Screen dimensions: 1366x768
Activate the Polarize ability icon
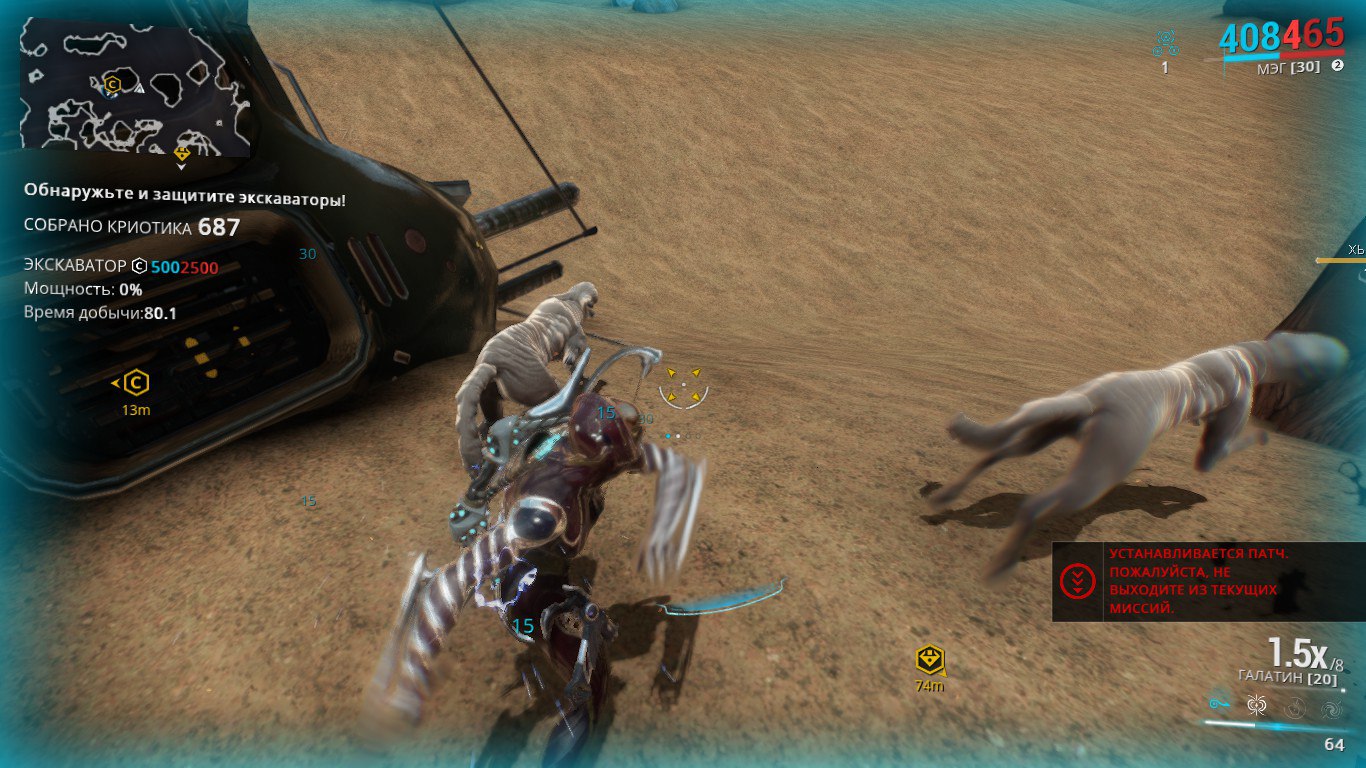[x=1295, y=707]
